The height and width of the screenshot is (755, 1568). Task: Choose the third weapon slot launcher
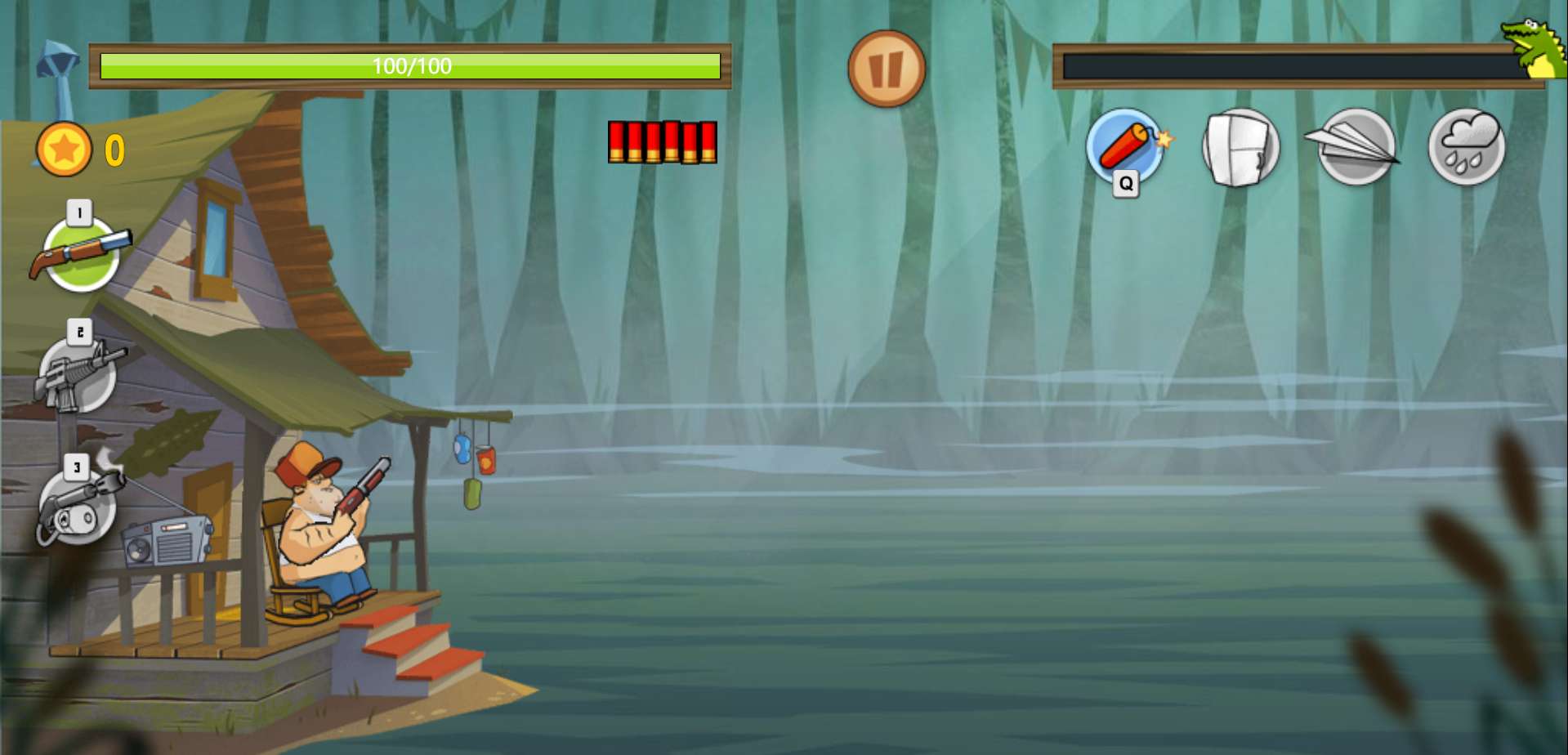(78, 507)
